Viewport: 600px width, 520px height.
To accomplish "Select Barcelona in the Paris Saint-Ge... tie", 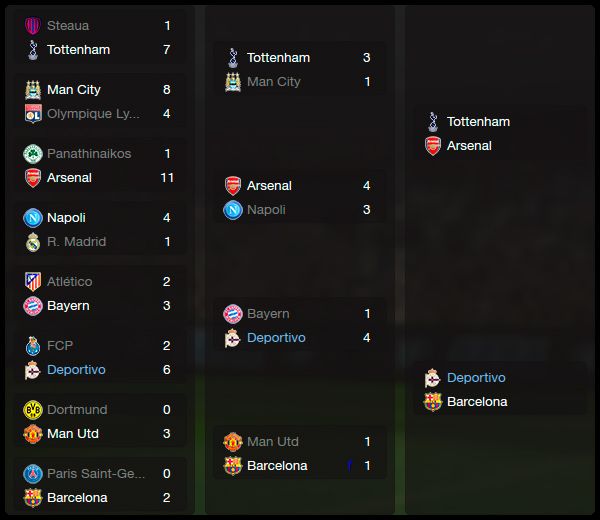I will (77, 498).
